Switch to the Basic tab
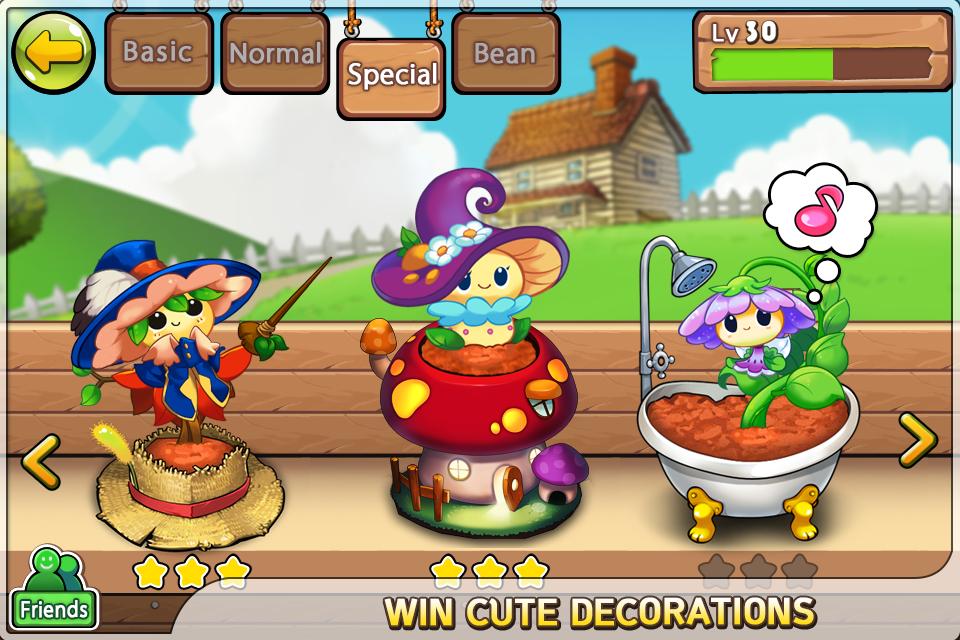960x640 pixels. (158, 52)
